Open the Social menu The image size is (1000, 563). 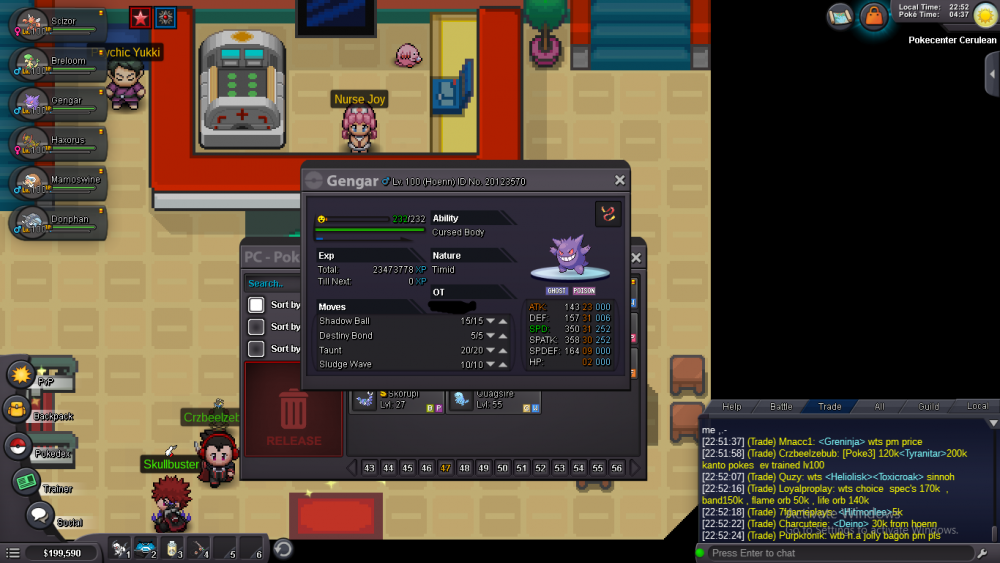39,516
